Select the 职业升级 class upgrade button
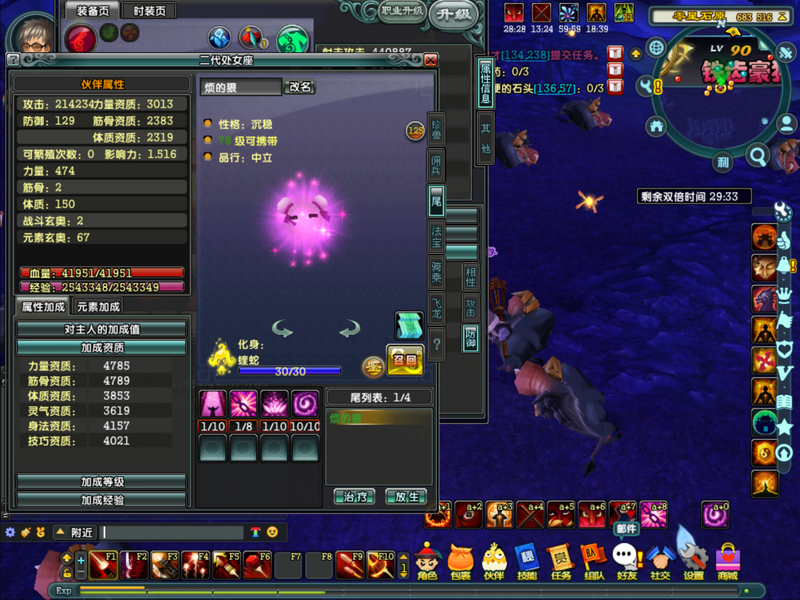Viewport: 800px width, 600px height. pyautogui.click(x=403, y=11)
